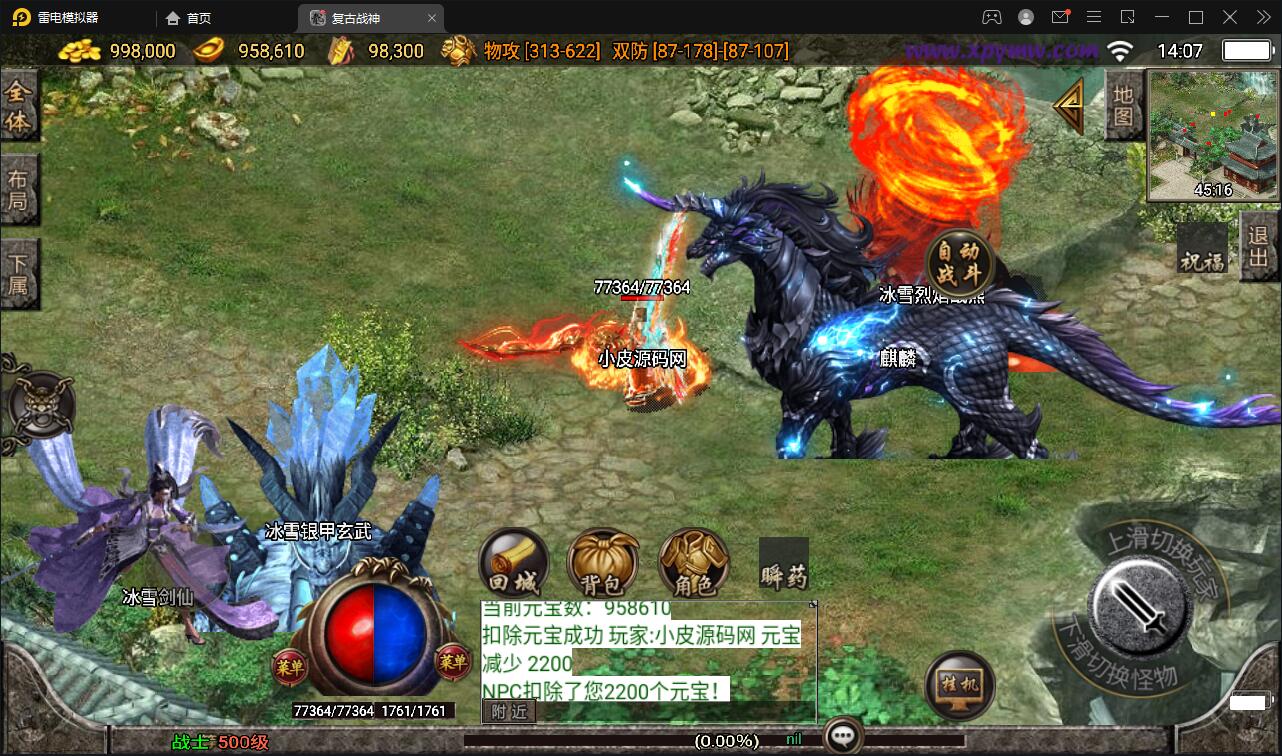The image size is (1282, 756).
Task: Show the 角色 character sheet
Action: [x=693, y=564]
